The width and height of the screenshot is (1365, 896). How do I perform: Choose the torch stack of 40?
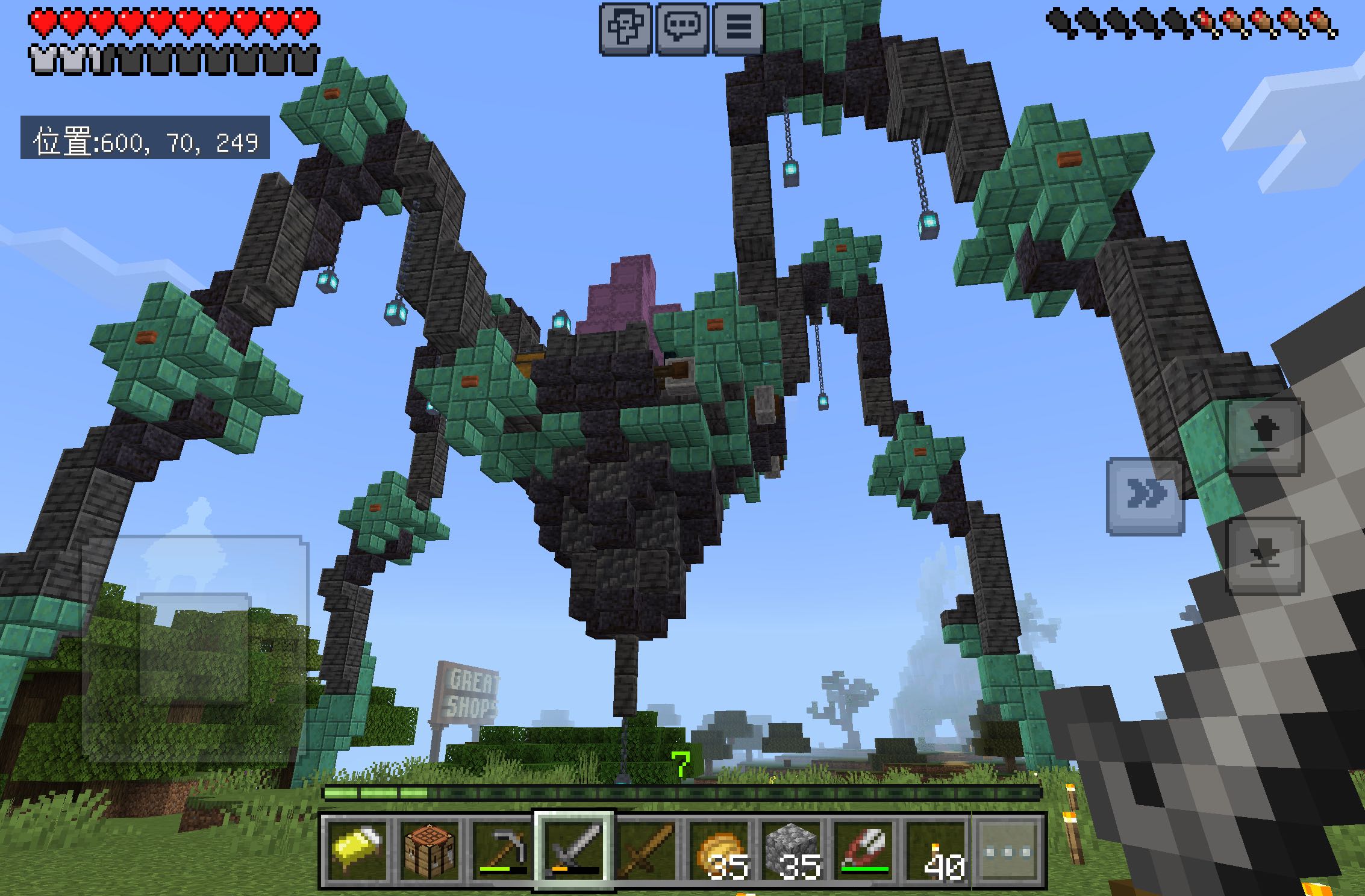[936, 850]
